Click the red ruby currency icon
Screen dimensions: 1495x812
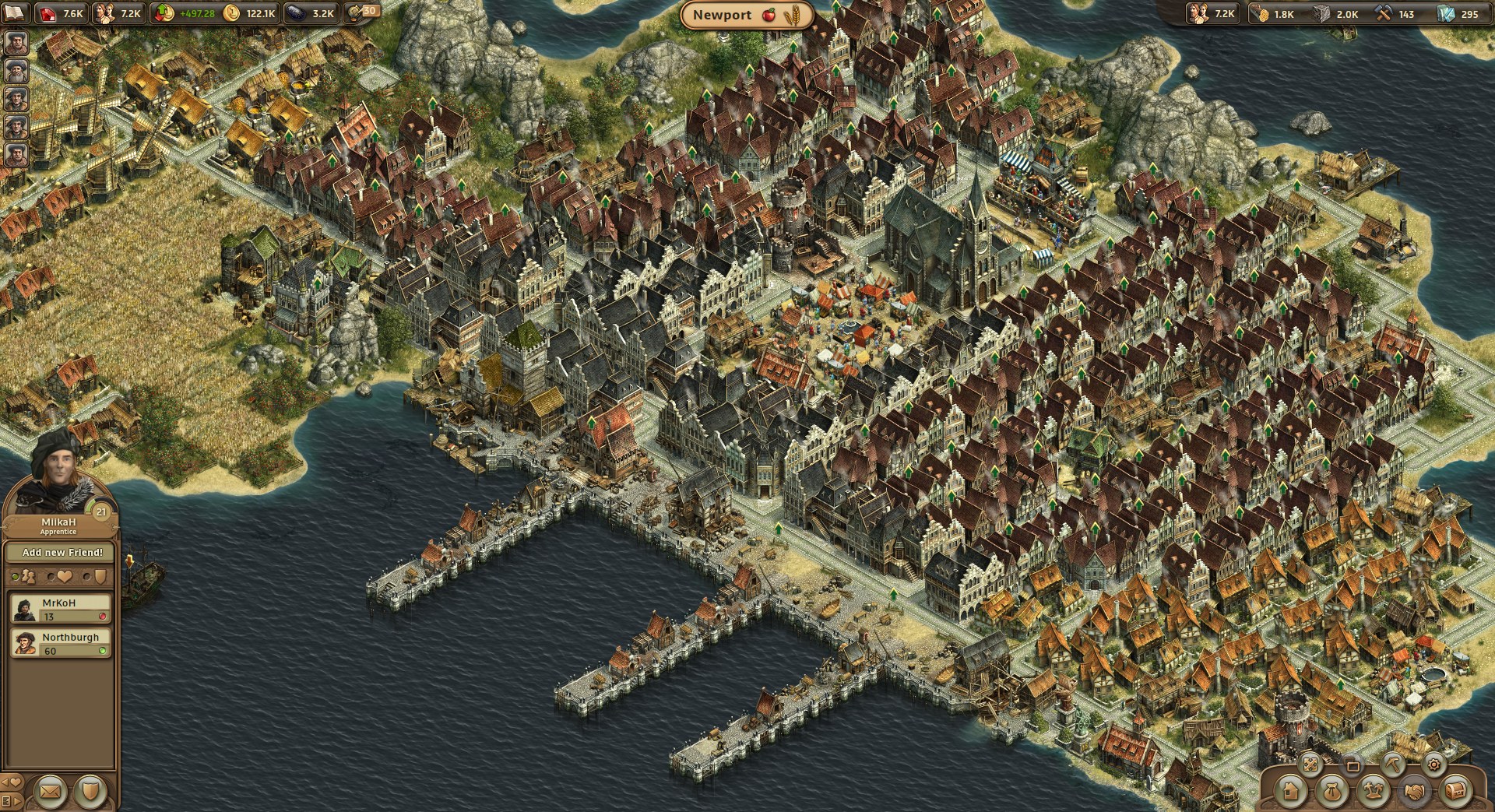[x=49, y=13]
